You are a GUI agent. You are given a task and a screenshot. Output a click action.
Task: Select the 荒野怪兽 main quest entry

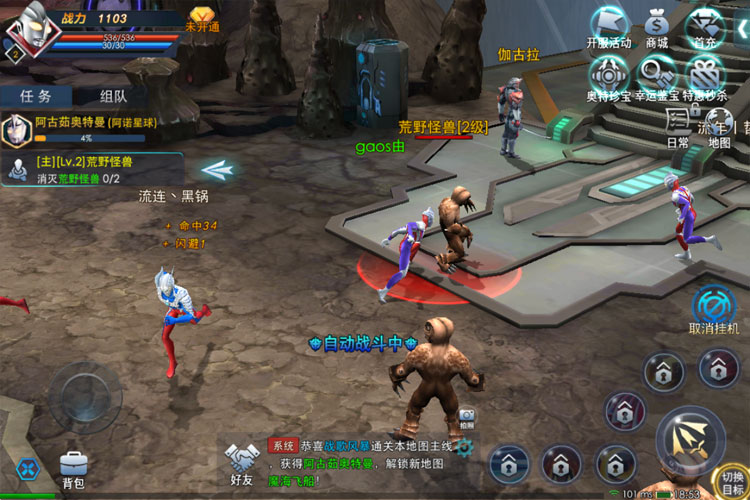coord(93,169)
